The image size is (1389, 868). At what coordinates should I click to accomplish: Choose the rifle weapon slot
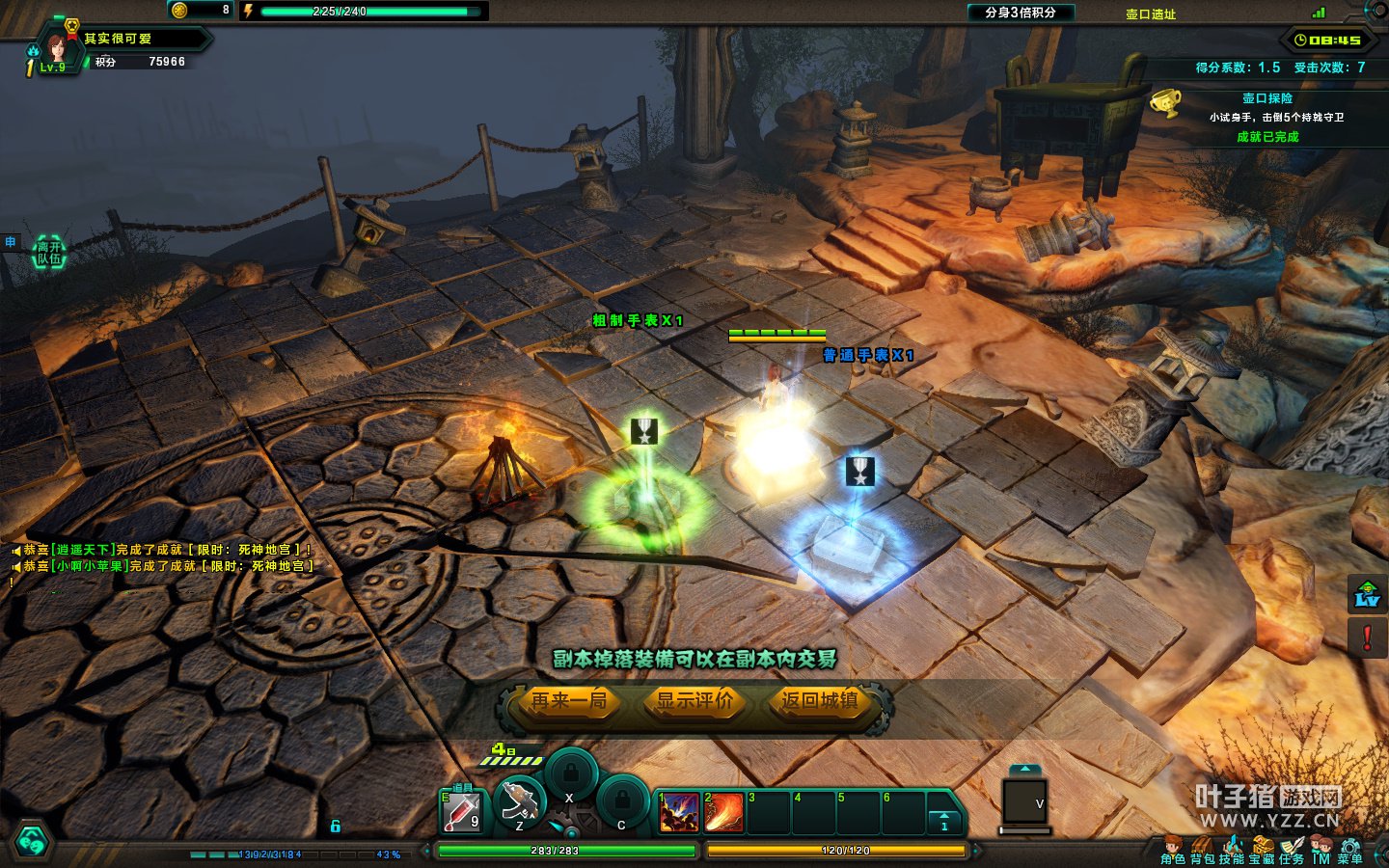[520, 803]
